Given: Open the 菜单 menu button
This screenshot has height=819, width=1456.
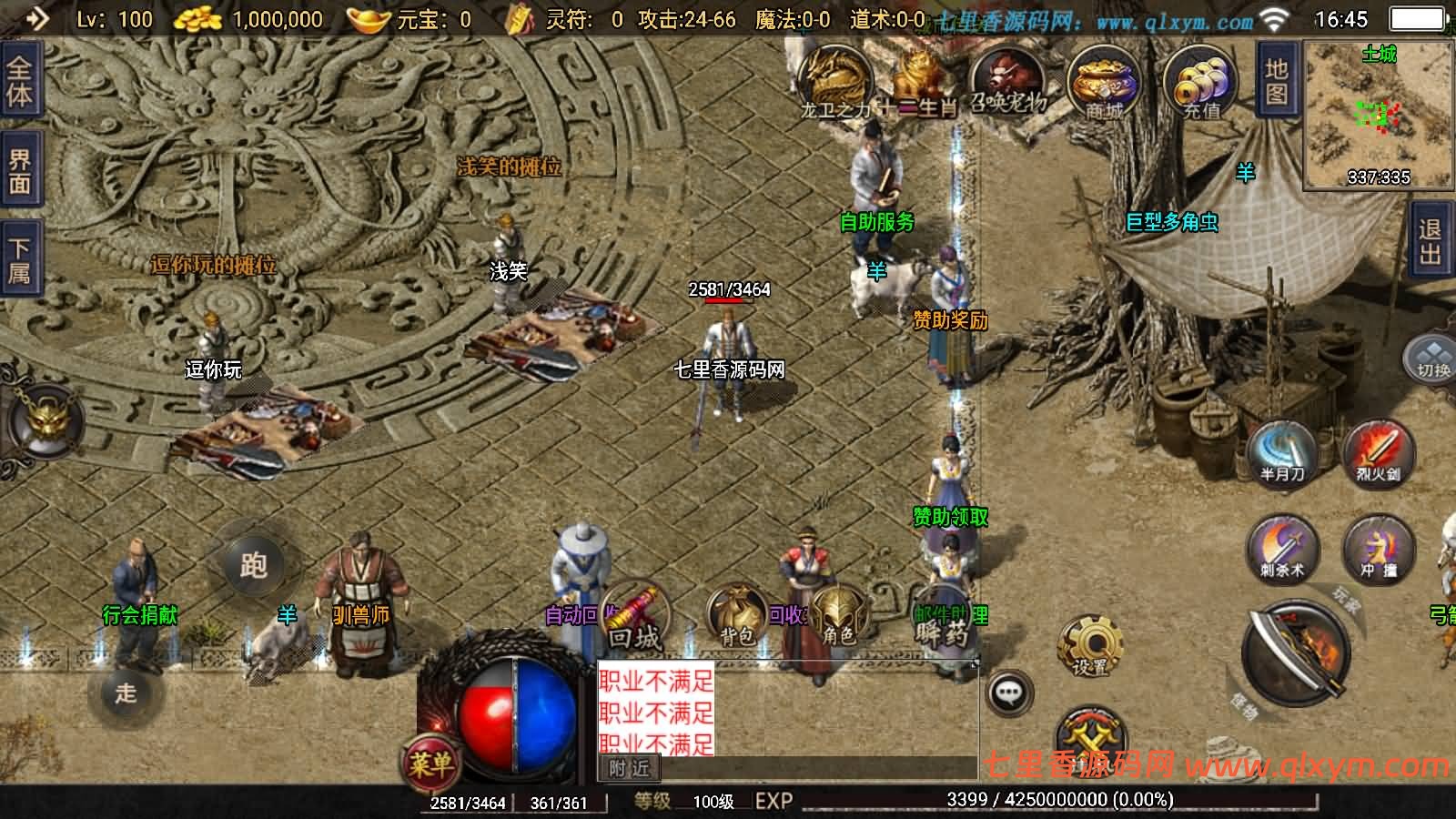Looking at the screenshot, I should pyautogui.click(x=430, y=763).
